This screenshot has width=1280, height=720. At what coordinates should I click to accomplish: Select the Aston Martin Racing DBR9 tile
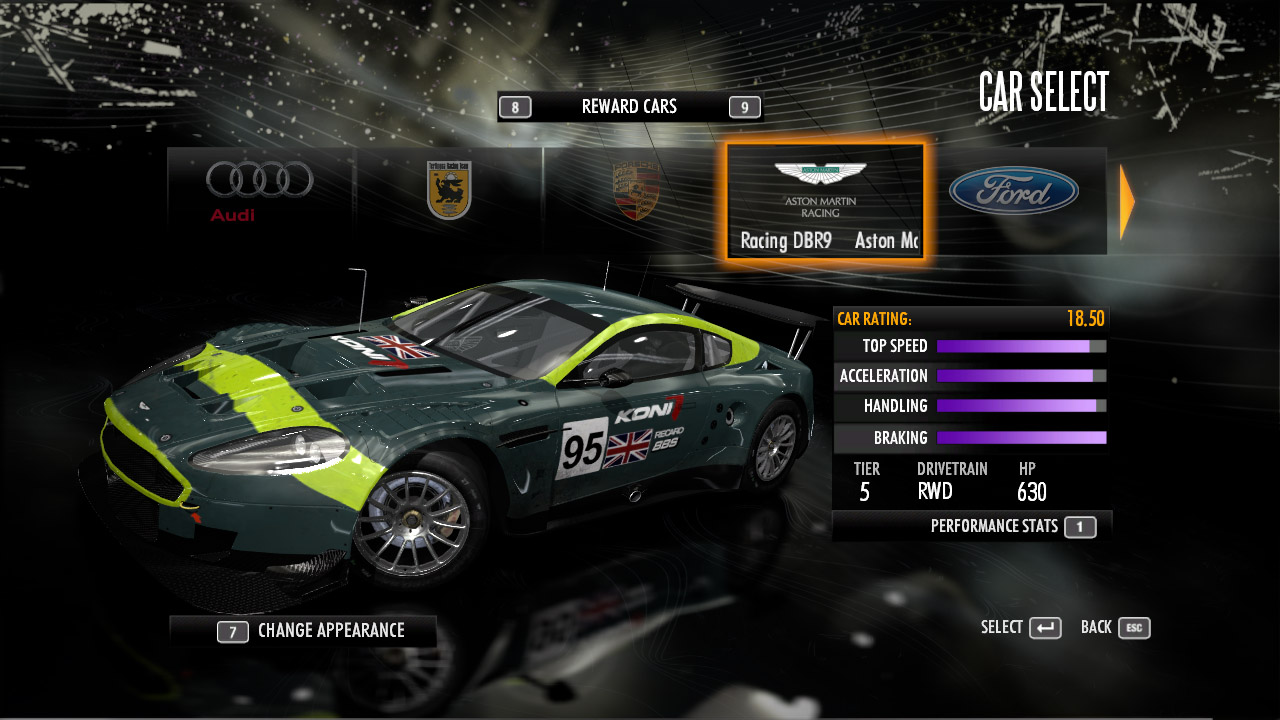(x=825, y=201)
